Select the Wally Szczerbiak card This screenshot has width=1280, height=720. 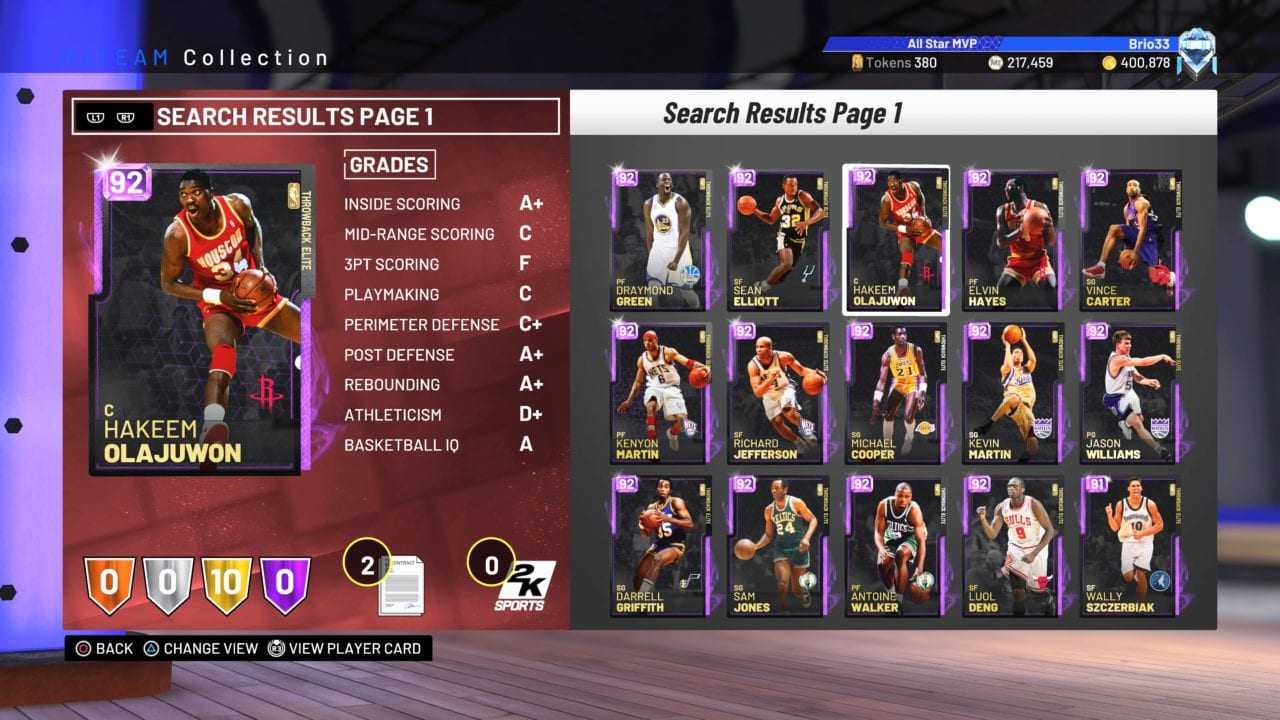1130,546
